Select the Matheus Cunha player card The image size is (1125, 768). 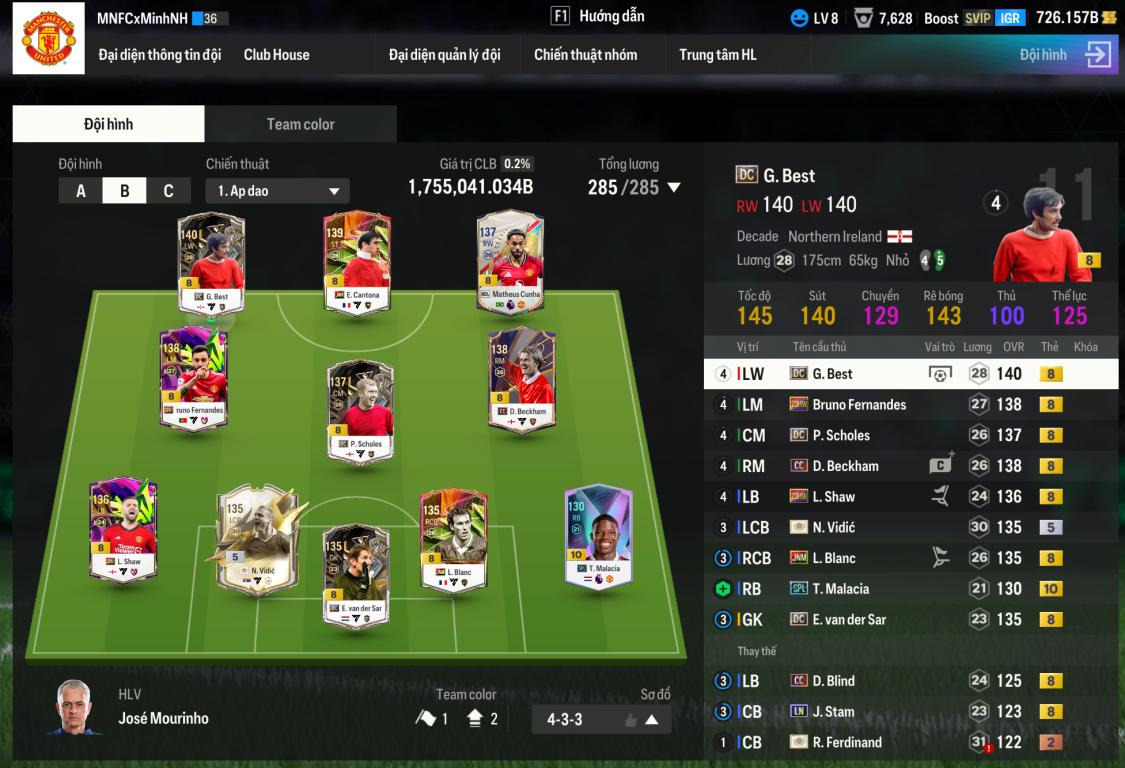click(x=510, y=262)
